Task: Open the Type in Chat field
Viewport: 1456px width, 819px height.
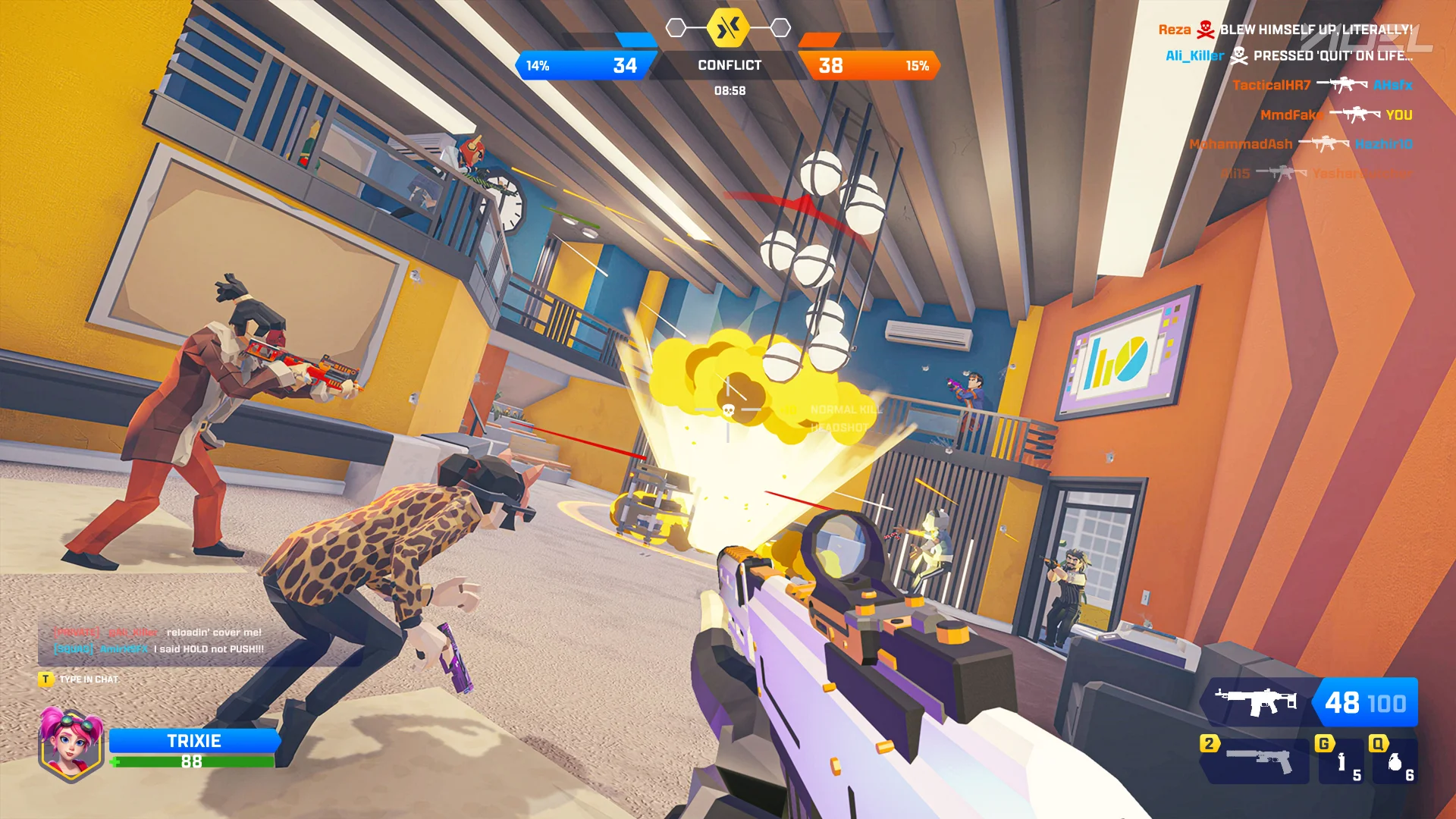Action: coord(88,679)
